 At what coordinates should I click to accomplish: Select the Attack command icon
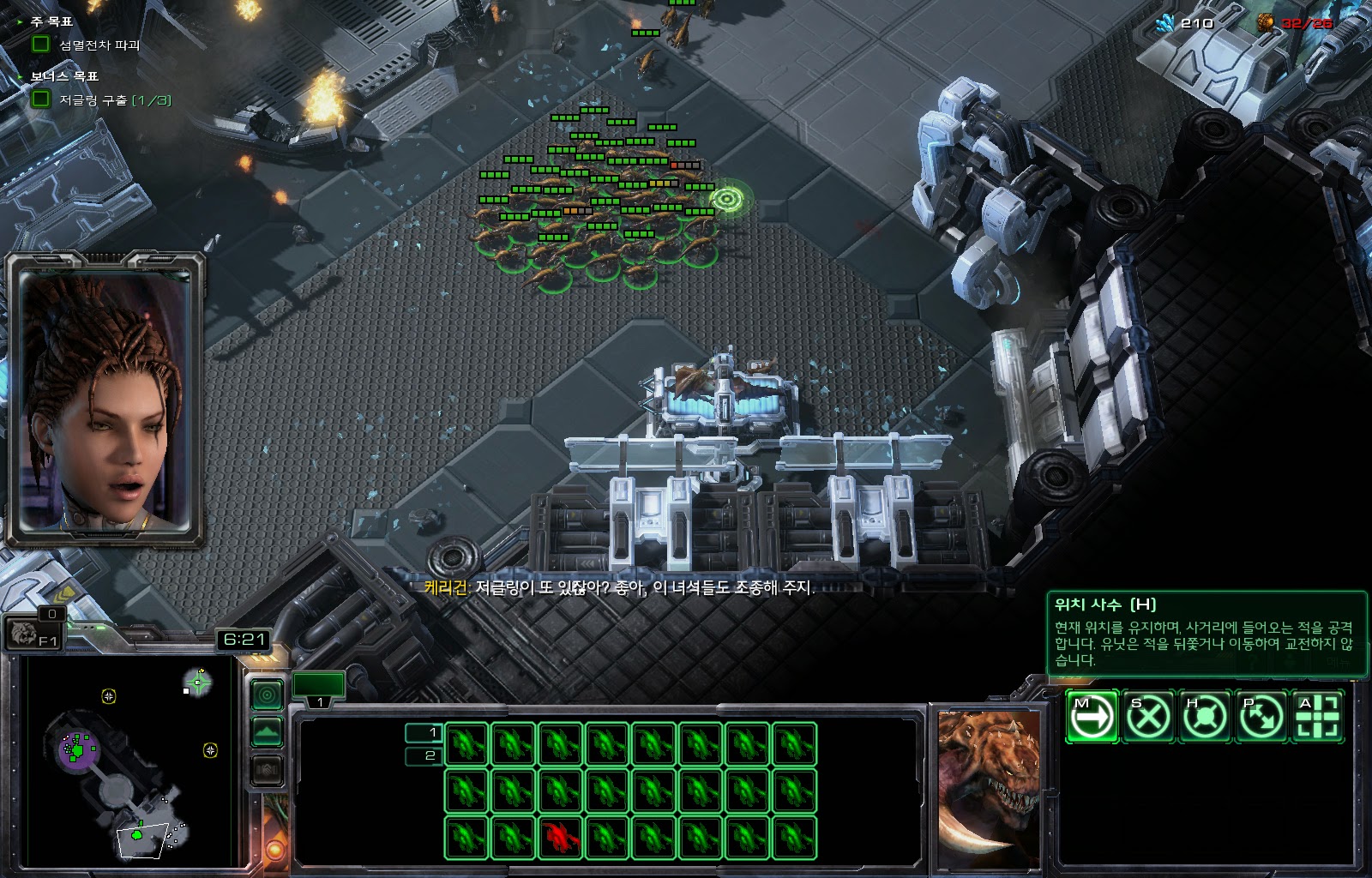(1318, 716)
